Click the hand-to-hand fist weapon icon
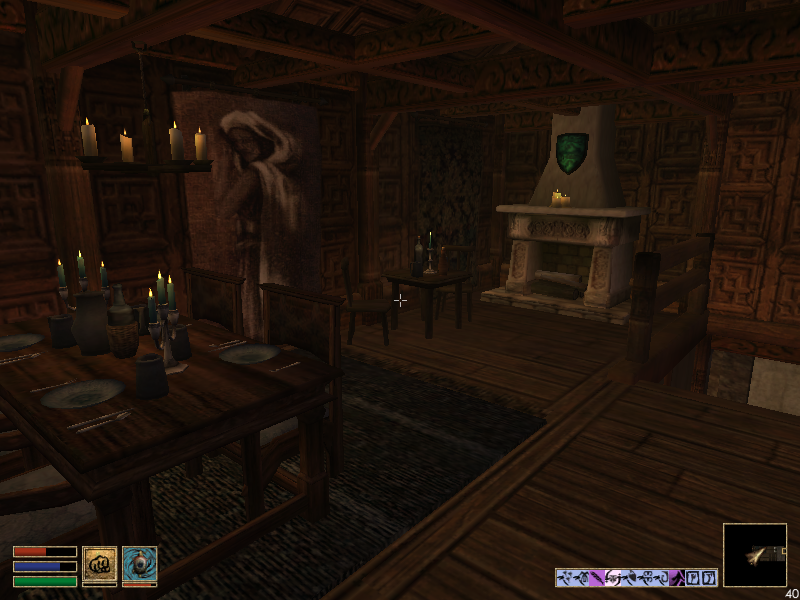 tap(99, 563)
